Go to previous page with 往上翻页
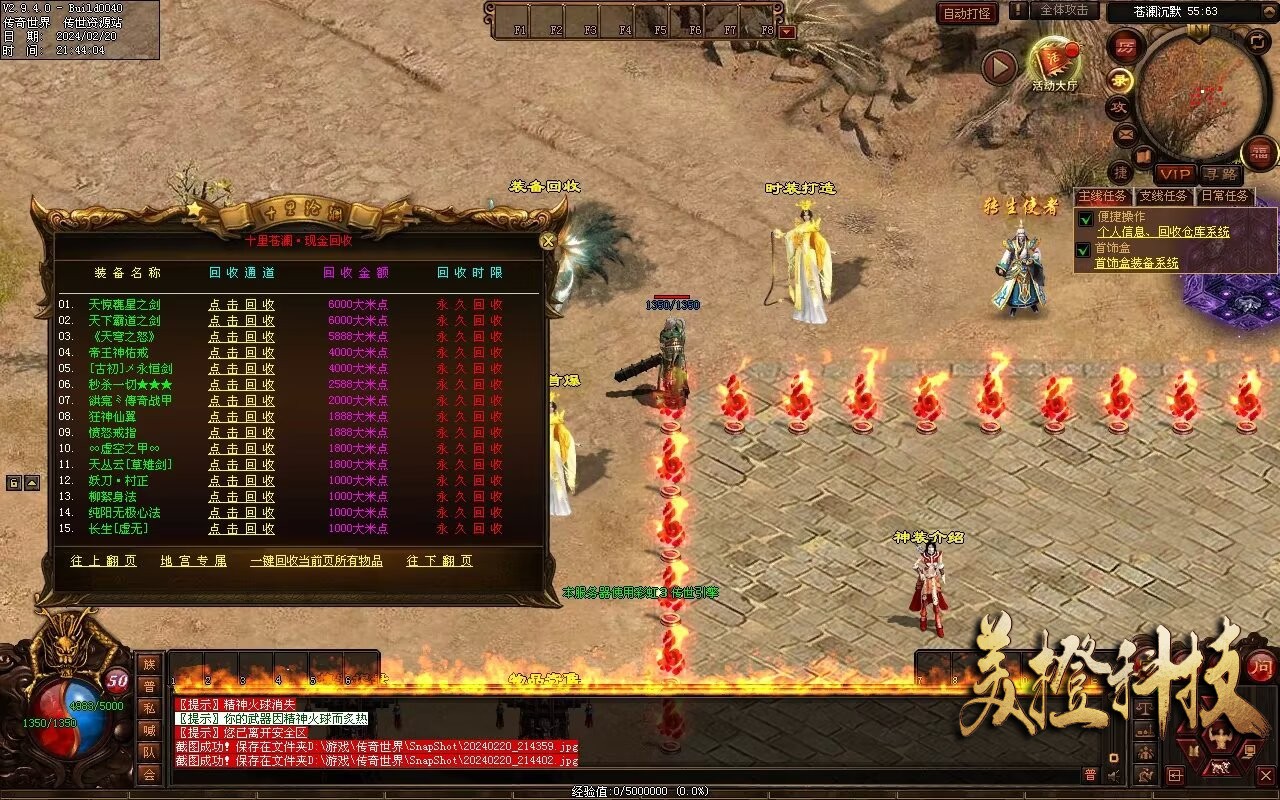Viewport: 1280px width, 800px height. click(104, 561)
